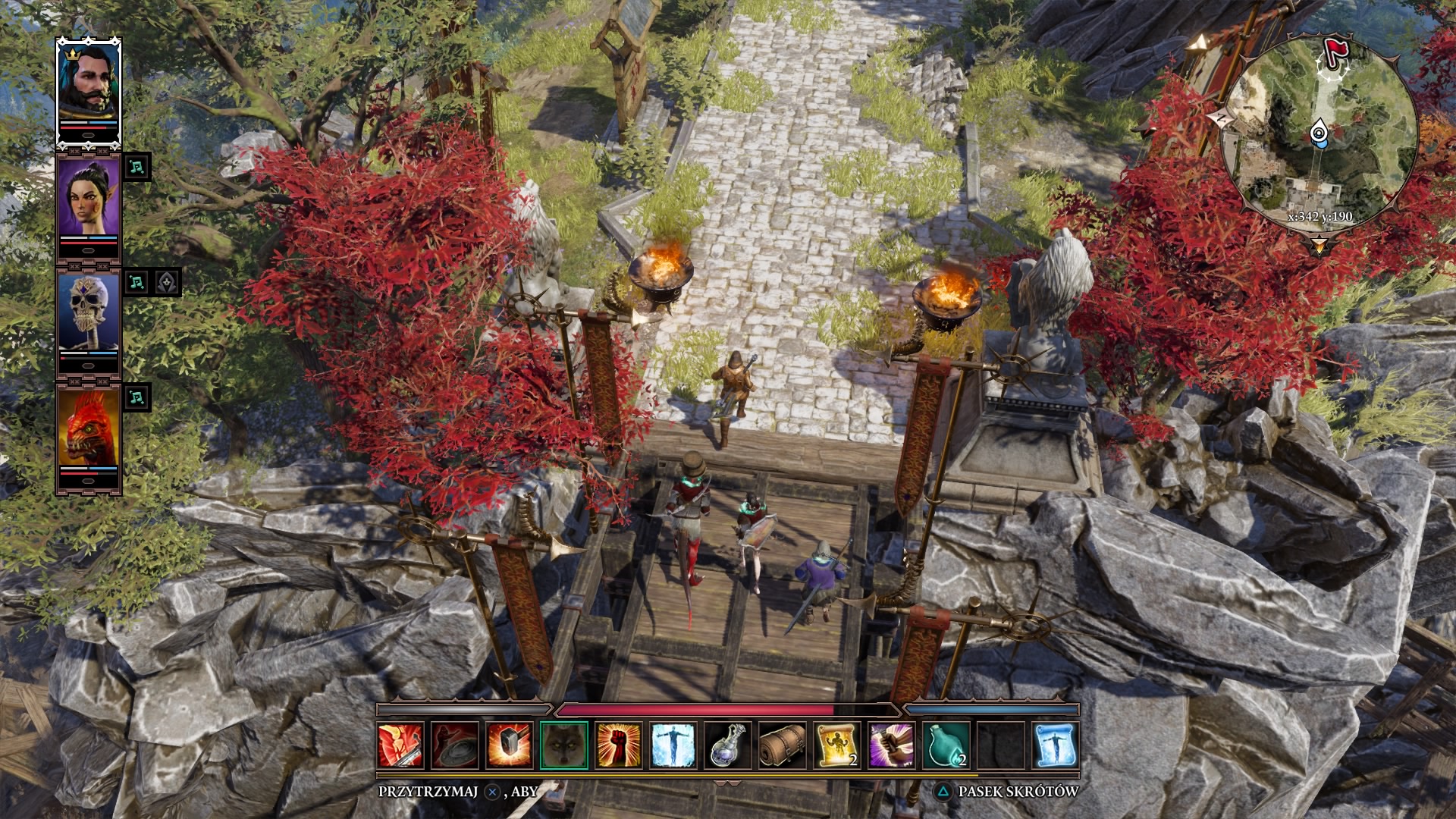Activate the hammer smash skill
The height and width of the screenshot is (819, 1456).
coord(509,745)
